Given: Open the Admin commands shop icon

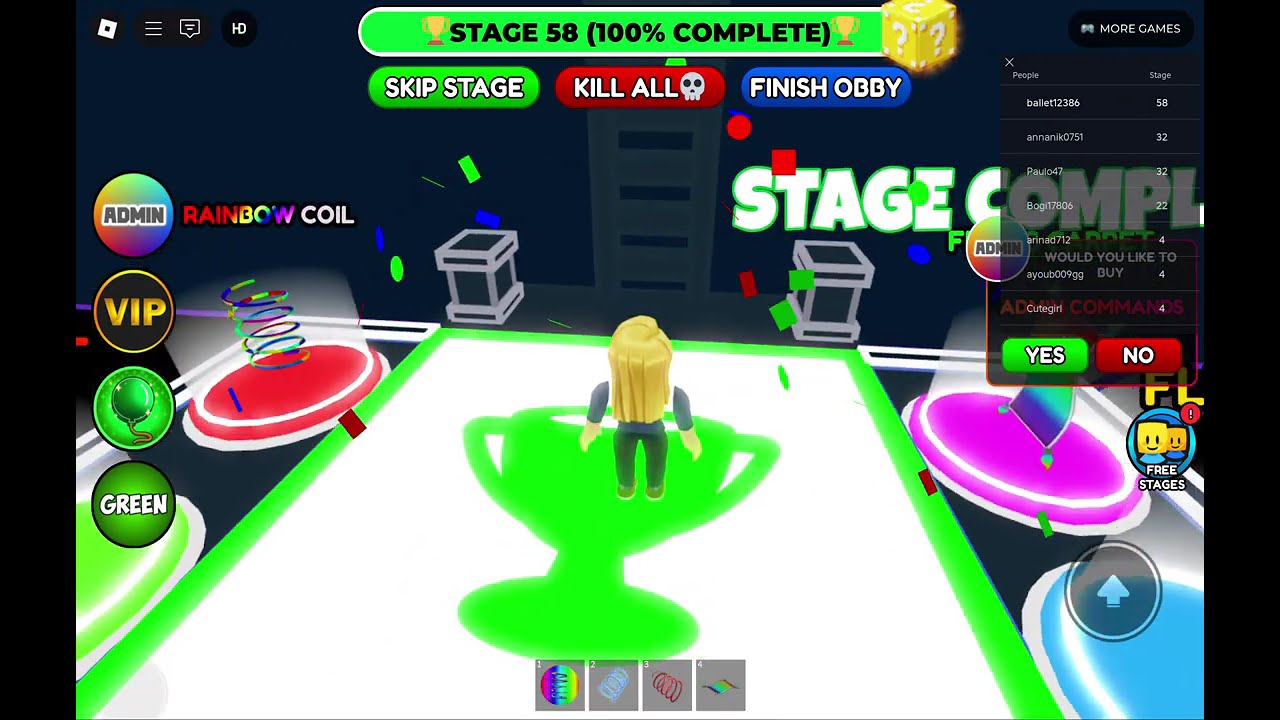Looking at the screenshot, I should click(133, 215).
